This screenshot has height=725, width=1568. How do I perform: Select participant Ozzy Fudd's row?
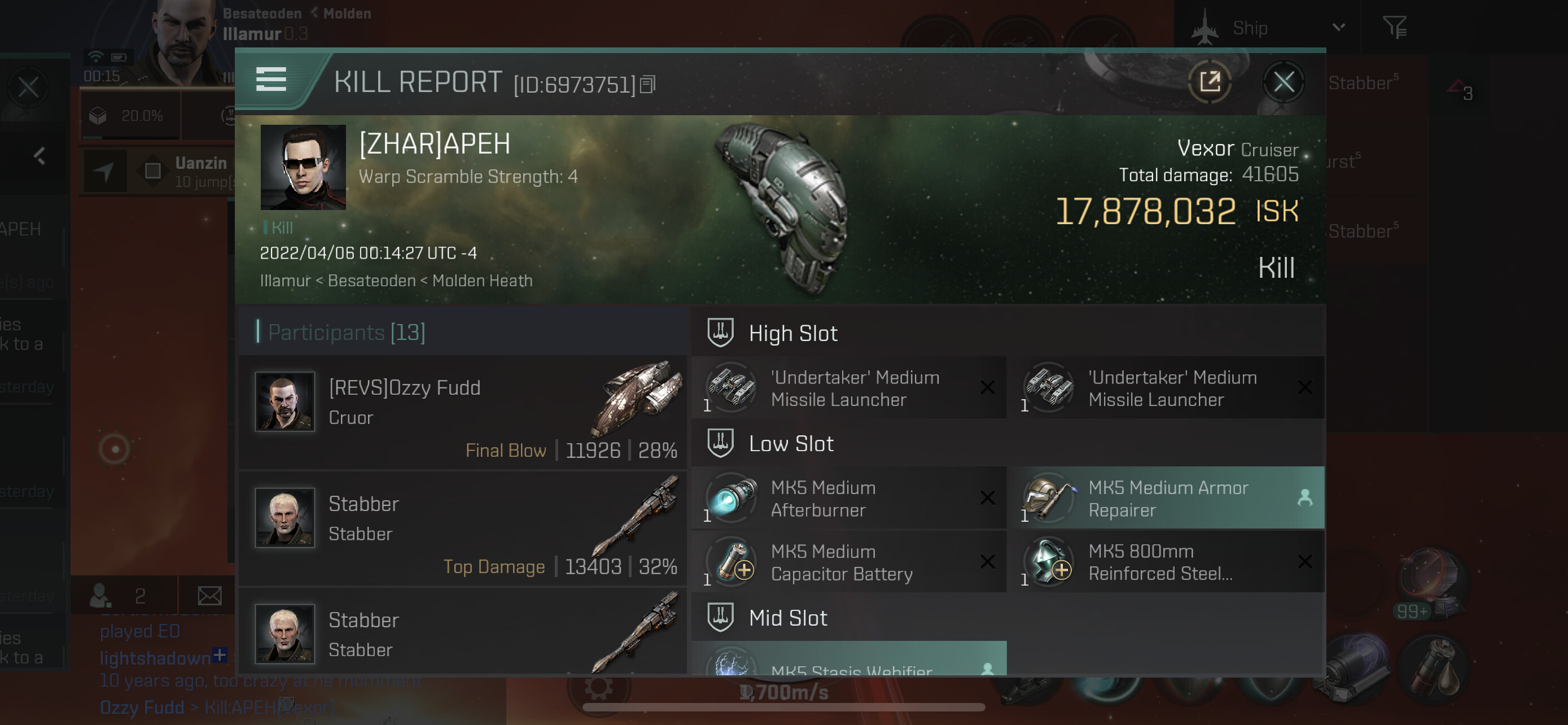point(463,412)
